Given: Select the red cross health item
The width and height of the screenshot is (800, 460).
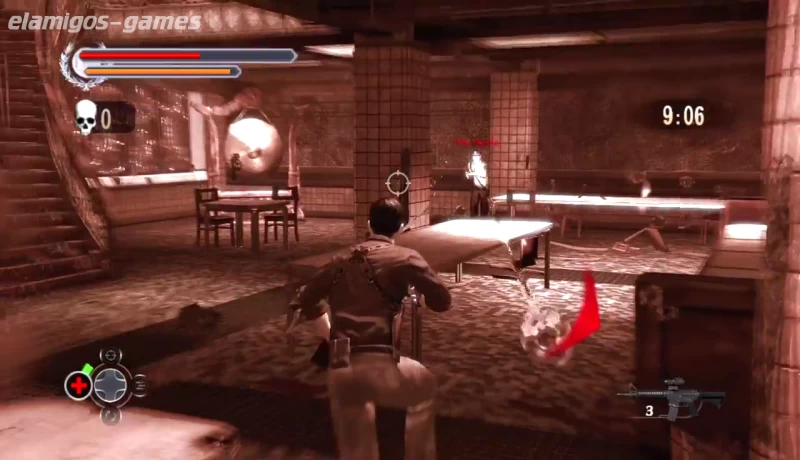Looking at the screenshot, I should point(78,385).
